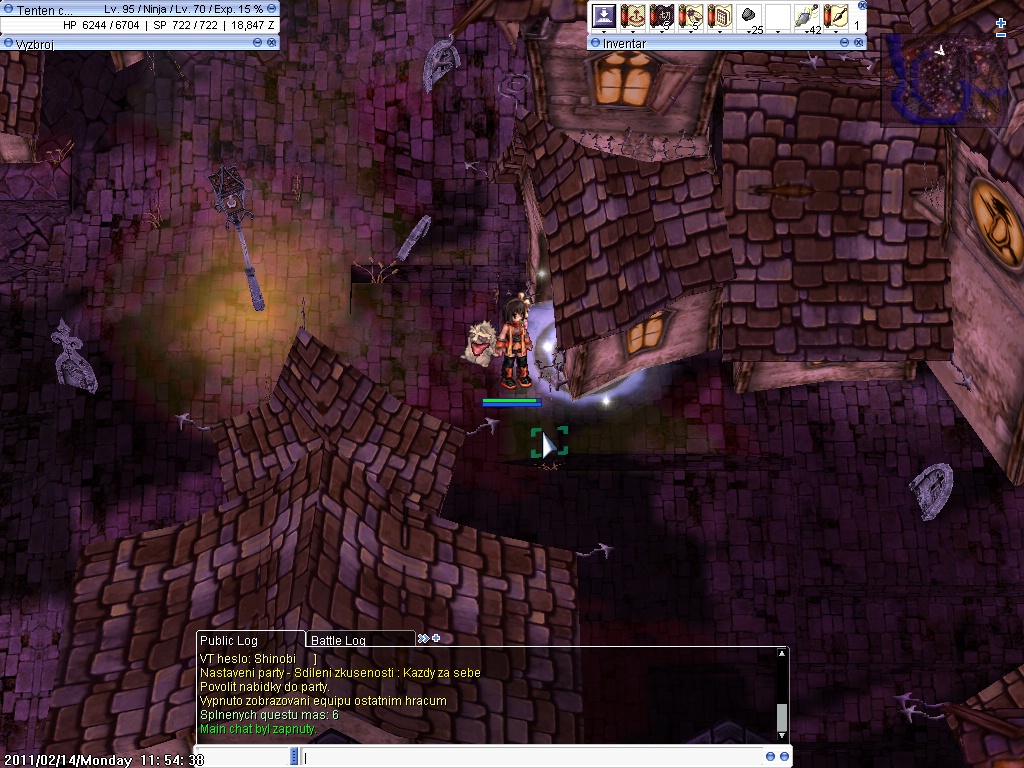Close the Inventar window
This screenshot has height=768, width=1024.
click(858, 43)
